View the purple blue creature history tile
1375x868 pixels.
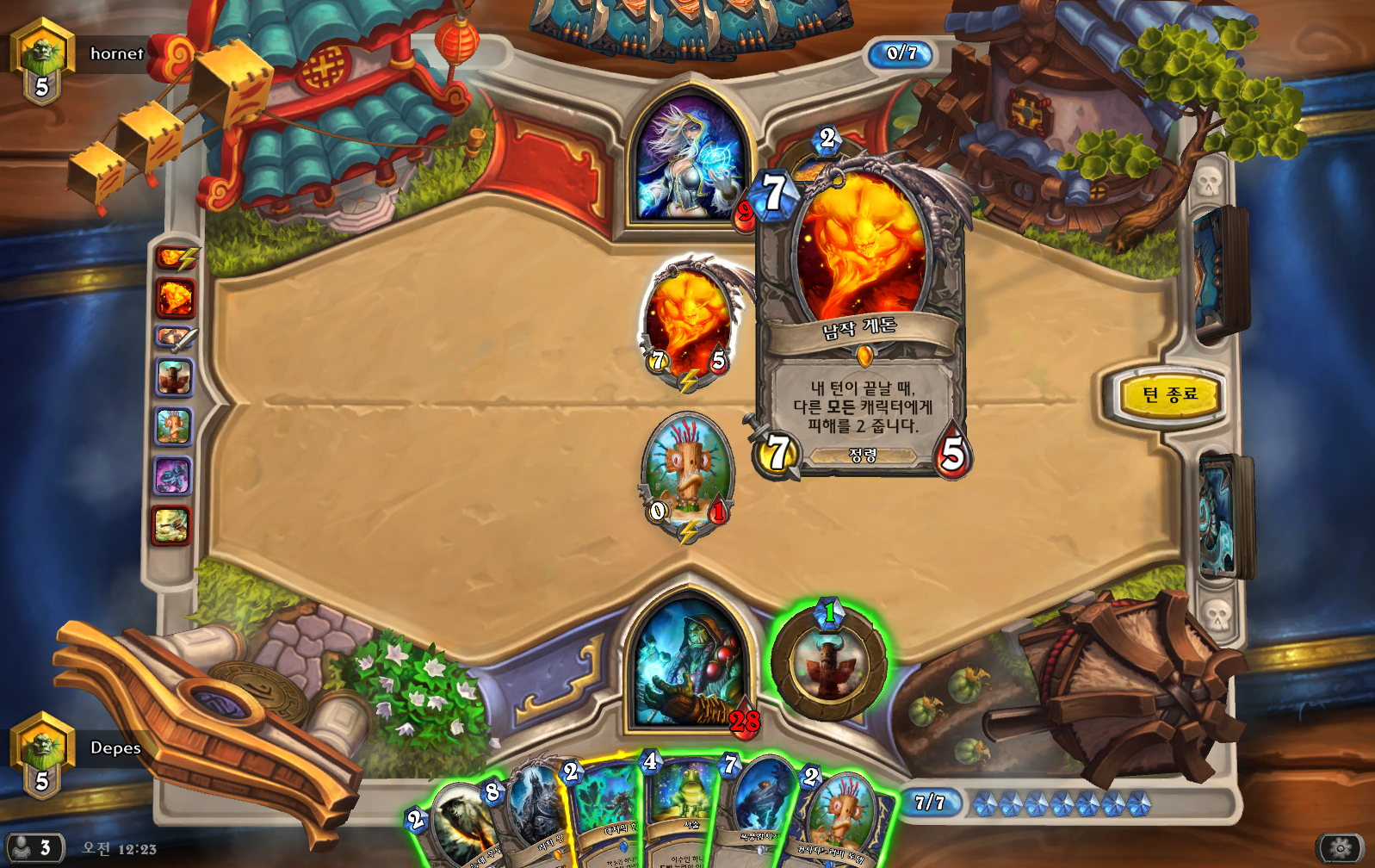[x=172, y=475]
